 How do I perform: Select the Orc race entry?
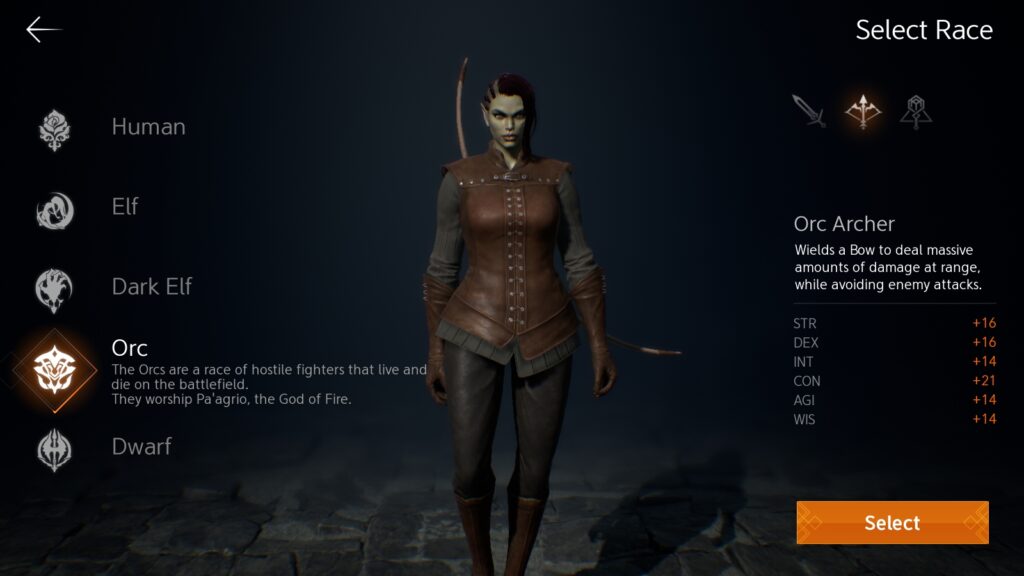pos(129,348)
